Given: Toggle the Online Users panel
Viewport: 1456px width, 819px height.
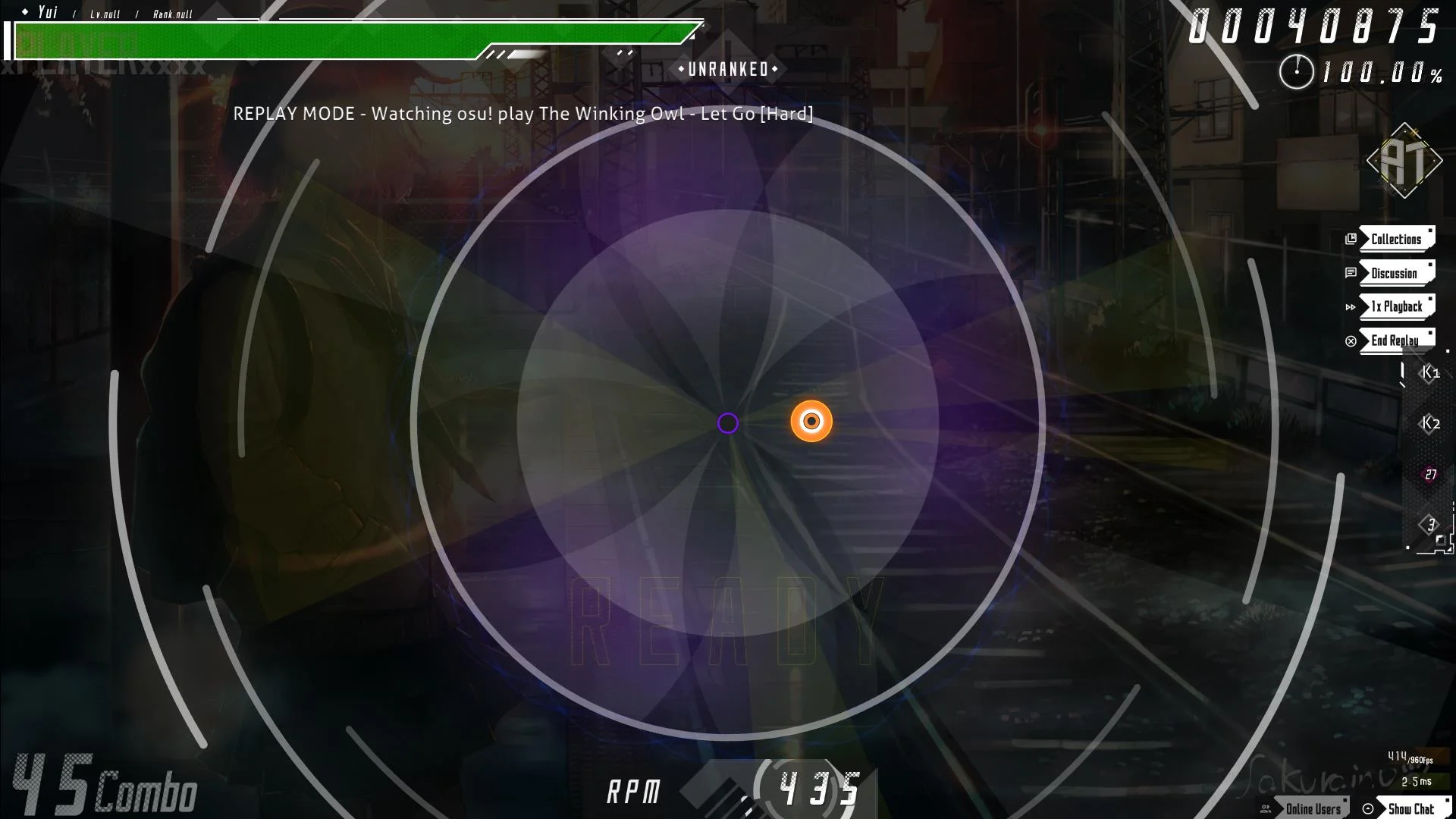Looking at the screenshot, I should (x=1314, y=808).
